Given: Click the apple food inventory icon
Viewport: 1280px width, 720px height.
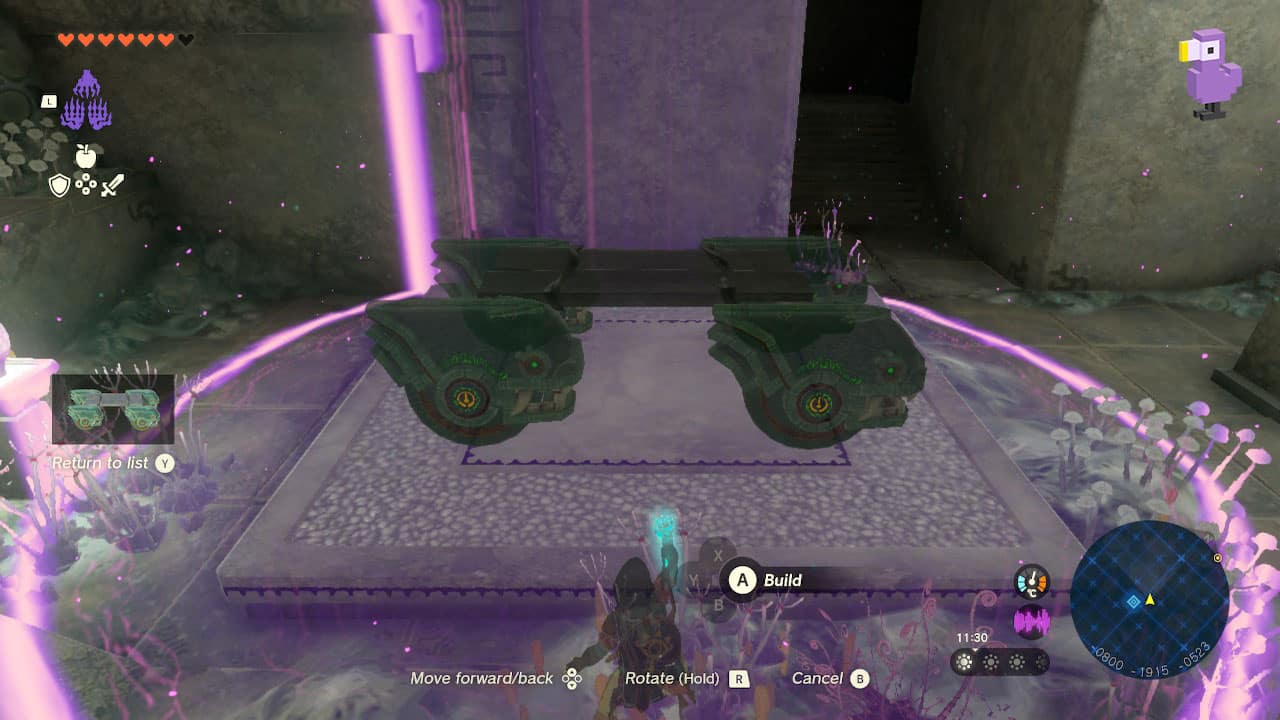Looking at the screenshot, I should point(85,156).
